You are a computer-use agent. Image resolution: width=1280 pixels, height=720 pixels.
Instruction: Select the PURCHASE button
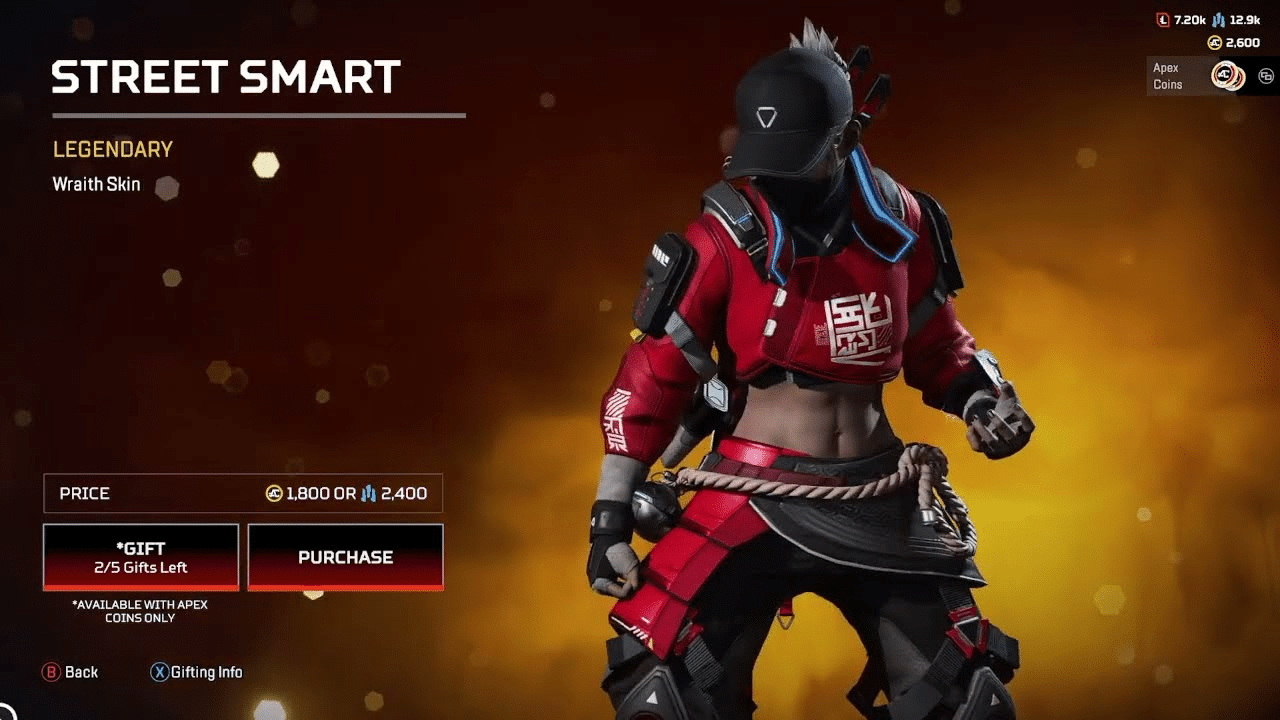pyautogui.click(x=344, y=557)
